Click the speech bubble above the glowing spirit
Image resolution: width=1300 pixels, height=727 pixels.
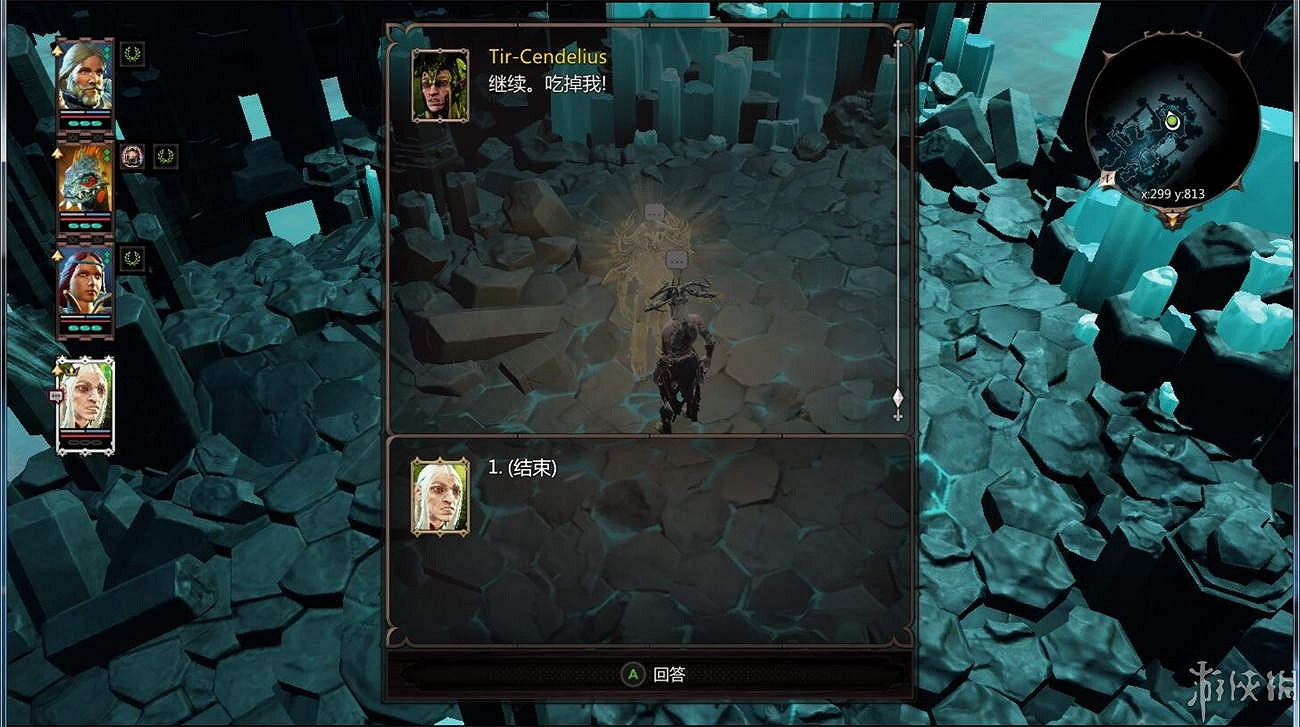coord(654,211)
